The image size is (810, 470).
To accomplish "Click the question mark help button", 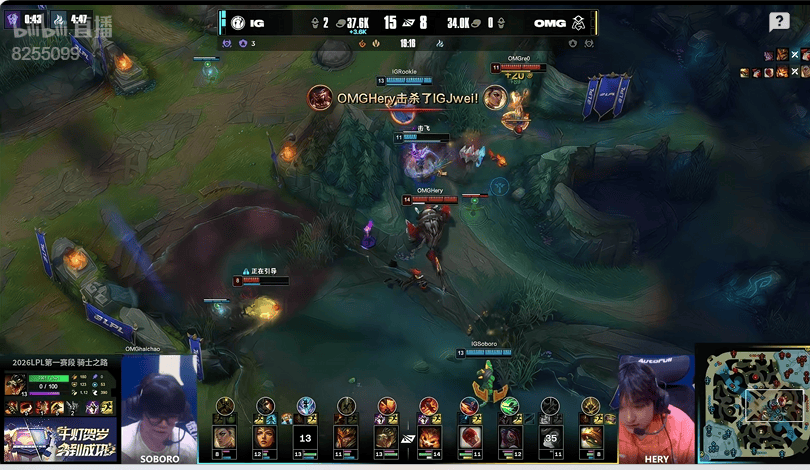I will pyautogui.click(x=779, y=22).
